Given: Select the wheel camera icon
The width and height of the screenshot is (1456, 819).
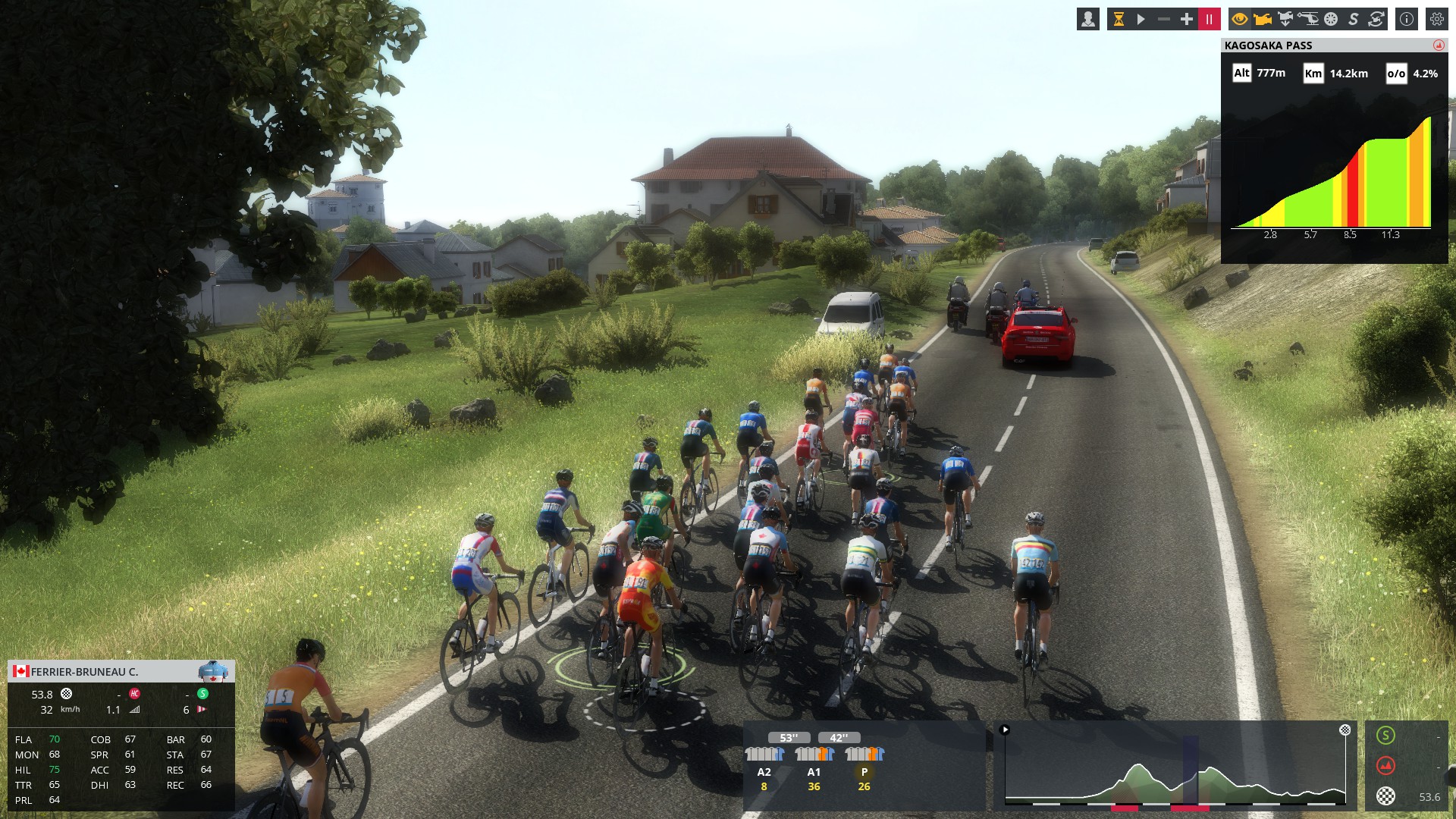Looking at the screenshot, I should pos(1331,20).
